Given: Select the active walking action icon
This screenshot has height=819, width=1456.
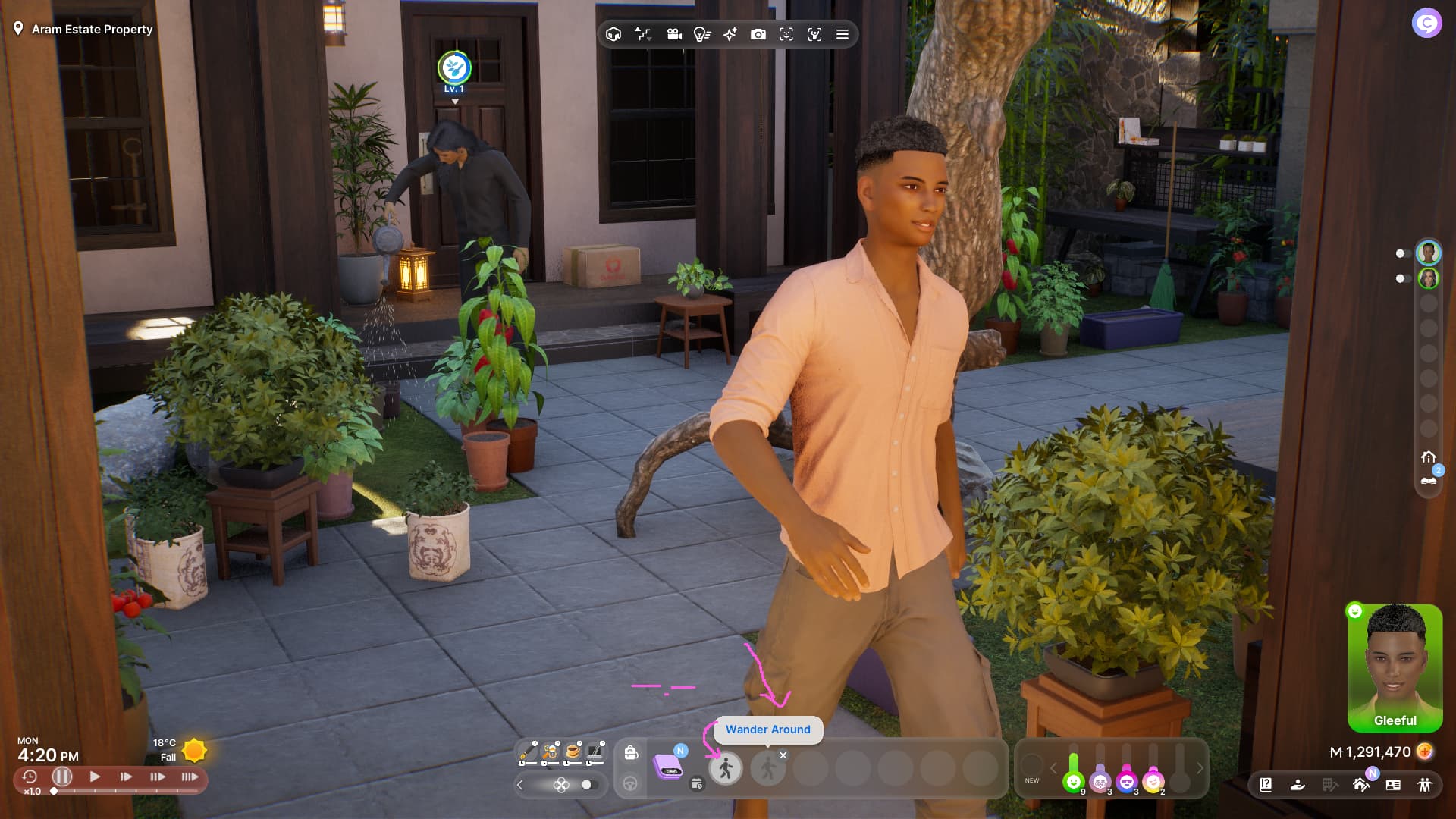Looking at the screenshot, I should (x=726, y=768).
